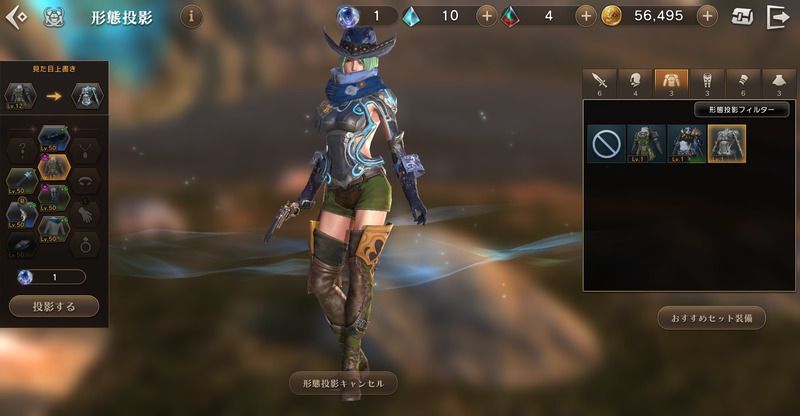Open おすすめセット装備 recommended sets
This screenshot has width=800, height=416.
(712, 318)
